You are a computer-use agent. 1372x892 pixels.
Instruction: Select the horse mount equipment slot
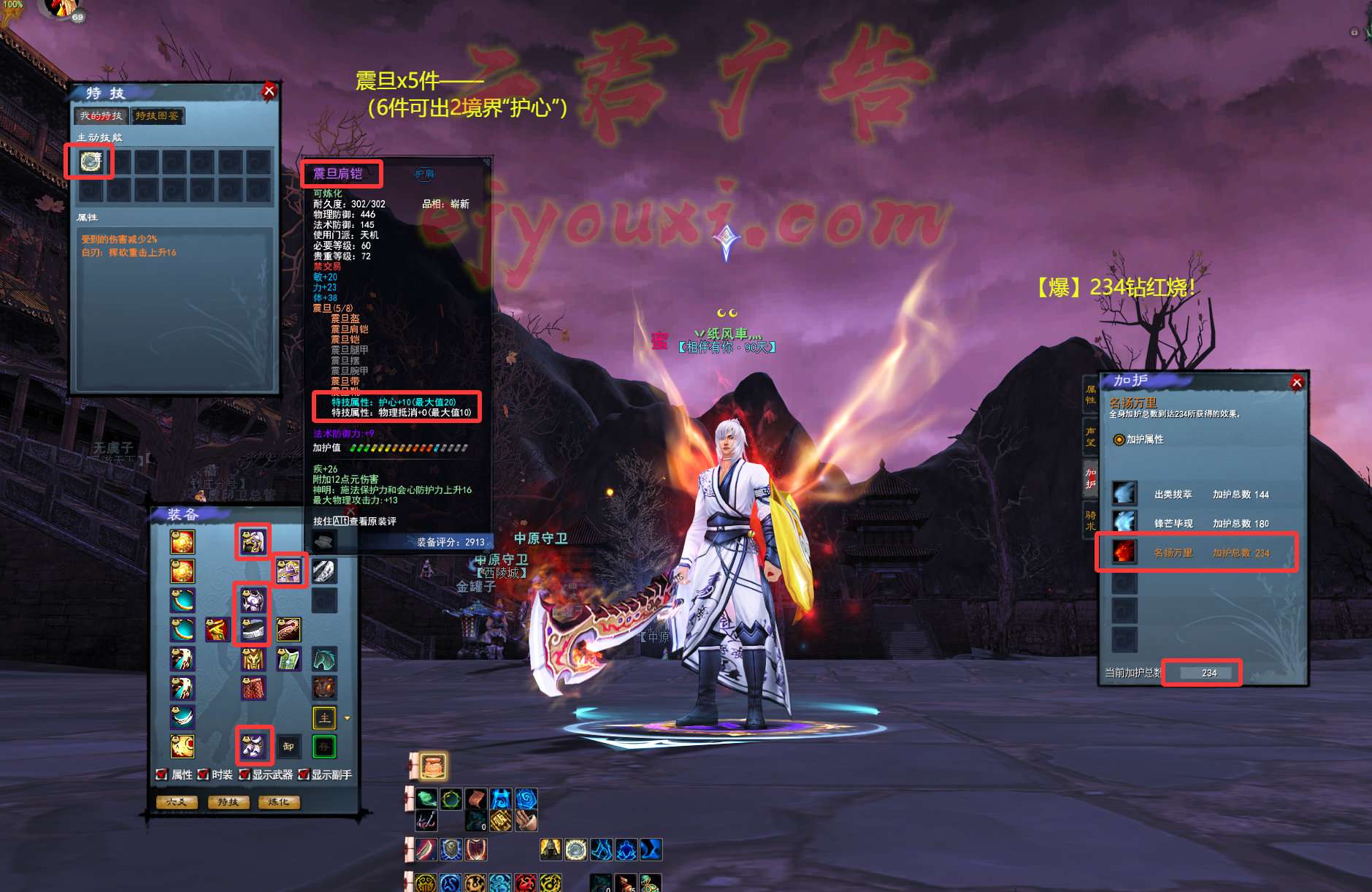click(x=324, y=659)
